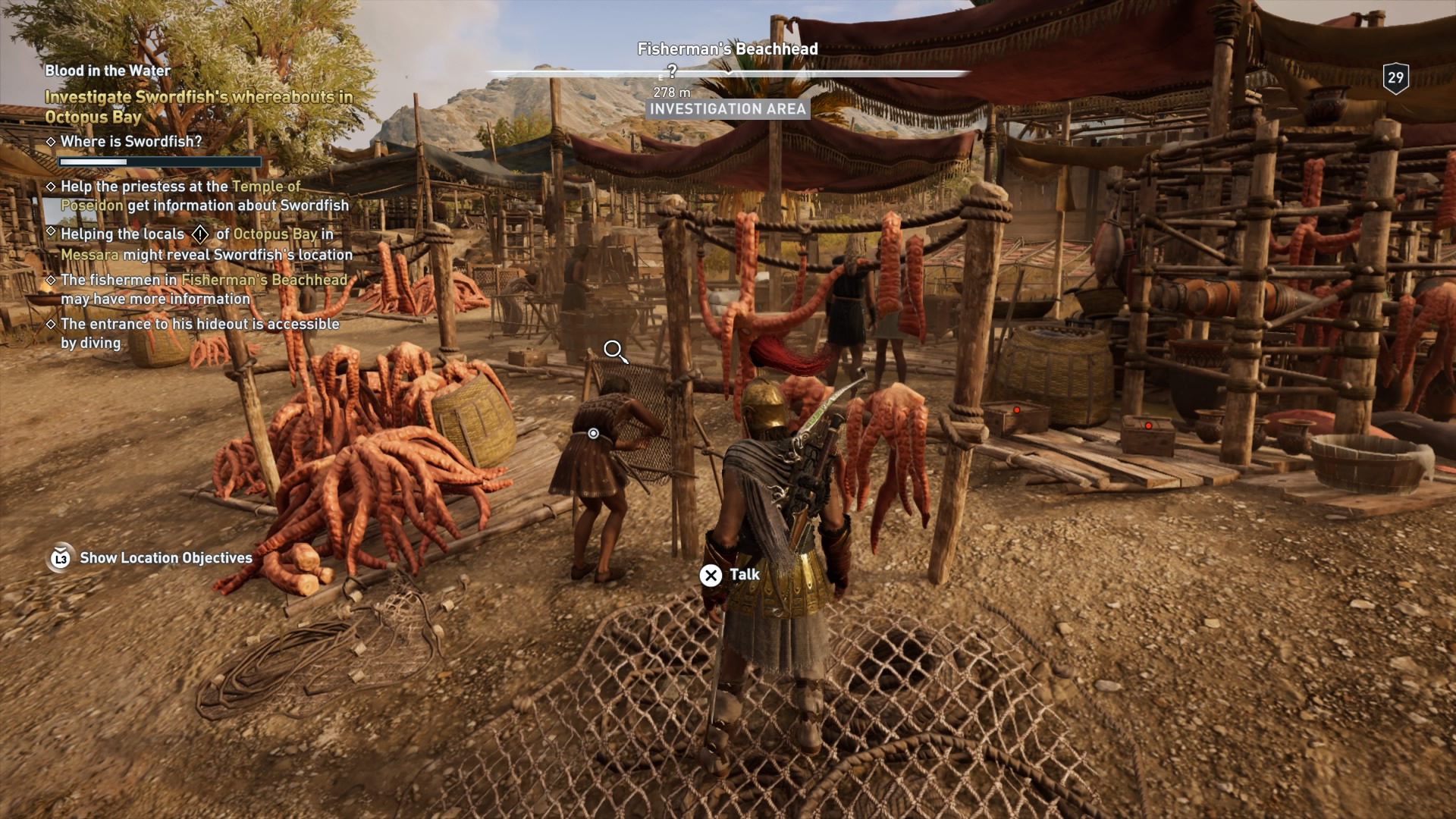Click the 278 m distance indicator
This screenshot has height=819, width=1456.
[x=670, y=92]
